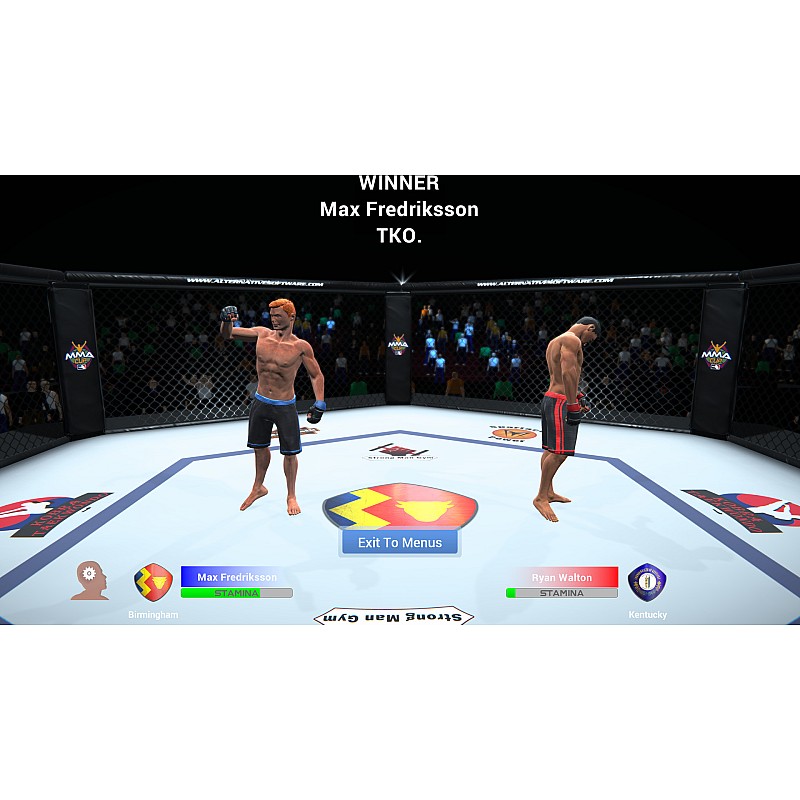Click the Exit To Menus button
Image resolution: width=800 pixels, height=800 pixels.
point(400,542)
